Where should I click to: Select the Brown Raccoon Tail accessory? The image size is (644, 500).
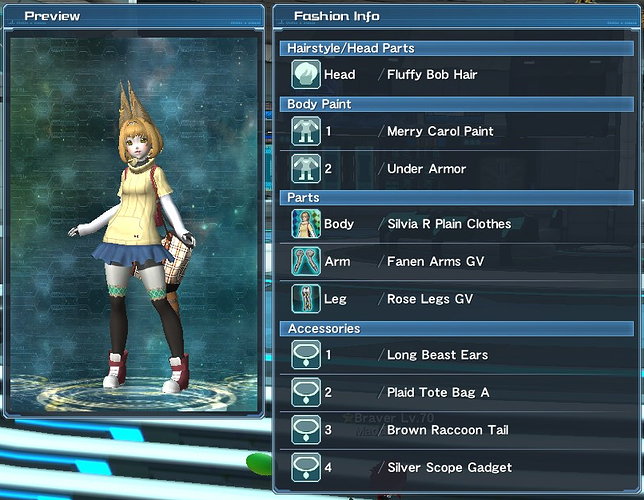(447, 430)
